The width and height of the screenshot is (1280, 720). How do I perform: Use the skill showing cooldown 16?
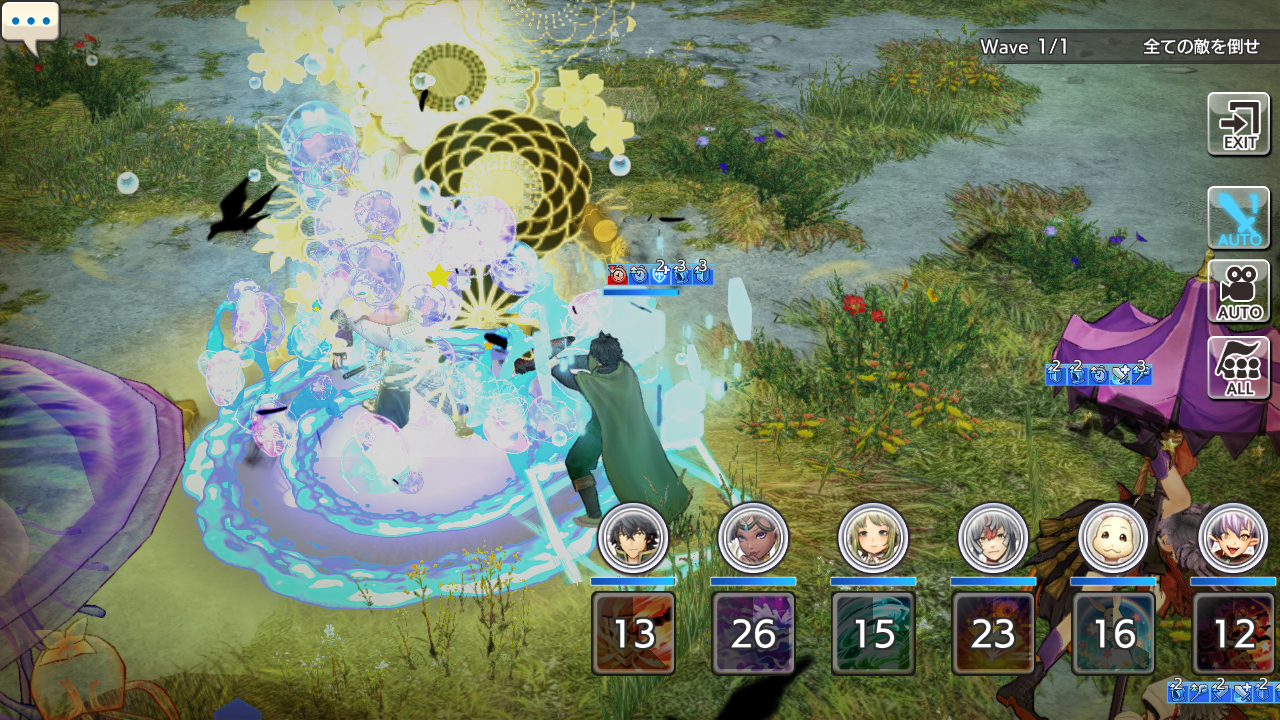click(1113, 633)
